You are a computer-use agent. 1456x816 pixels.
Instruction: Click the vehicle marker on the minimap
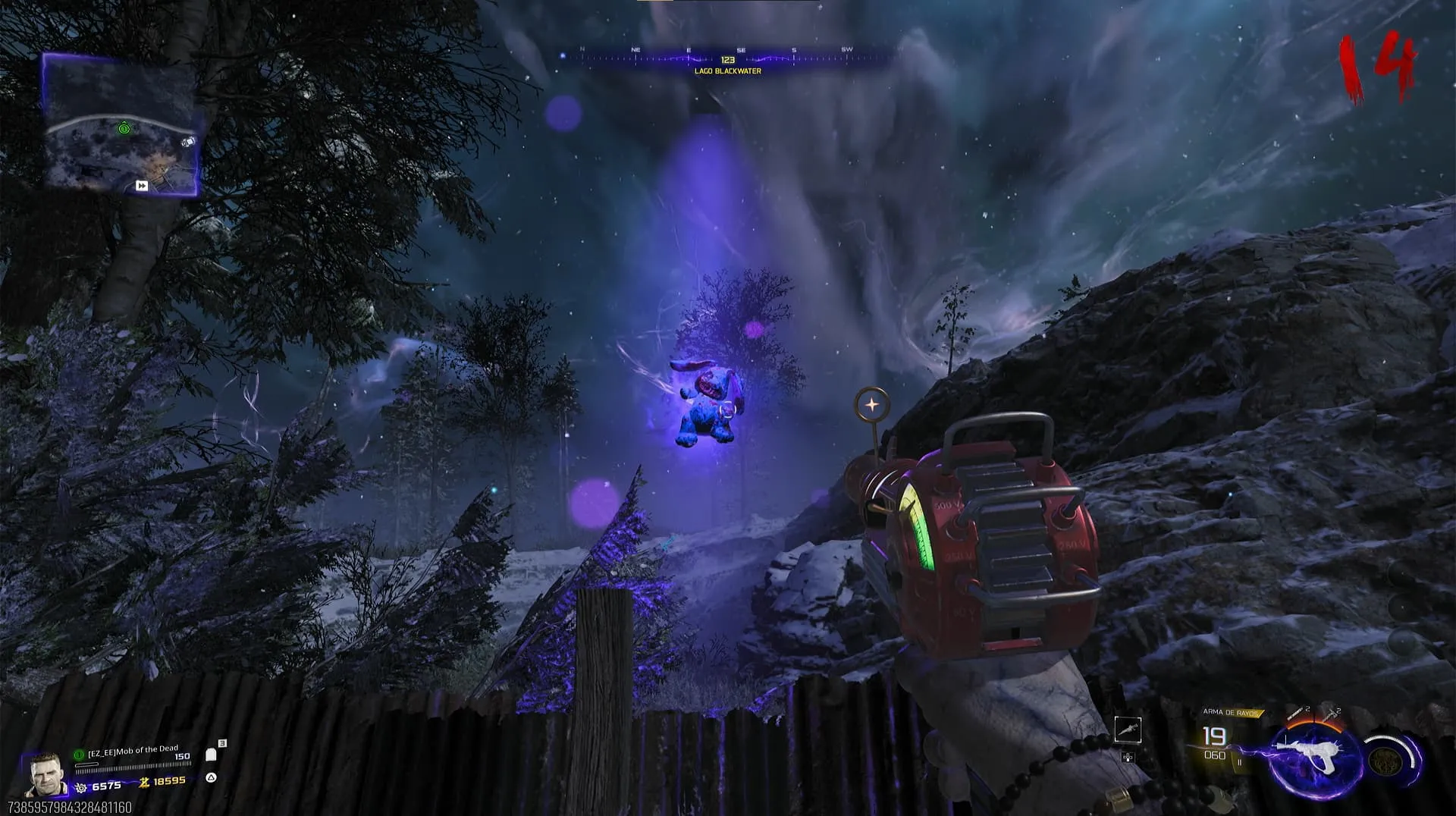(188, 142)
